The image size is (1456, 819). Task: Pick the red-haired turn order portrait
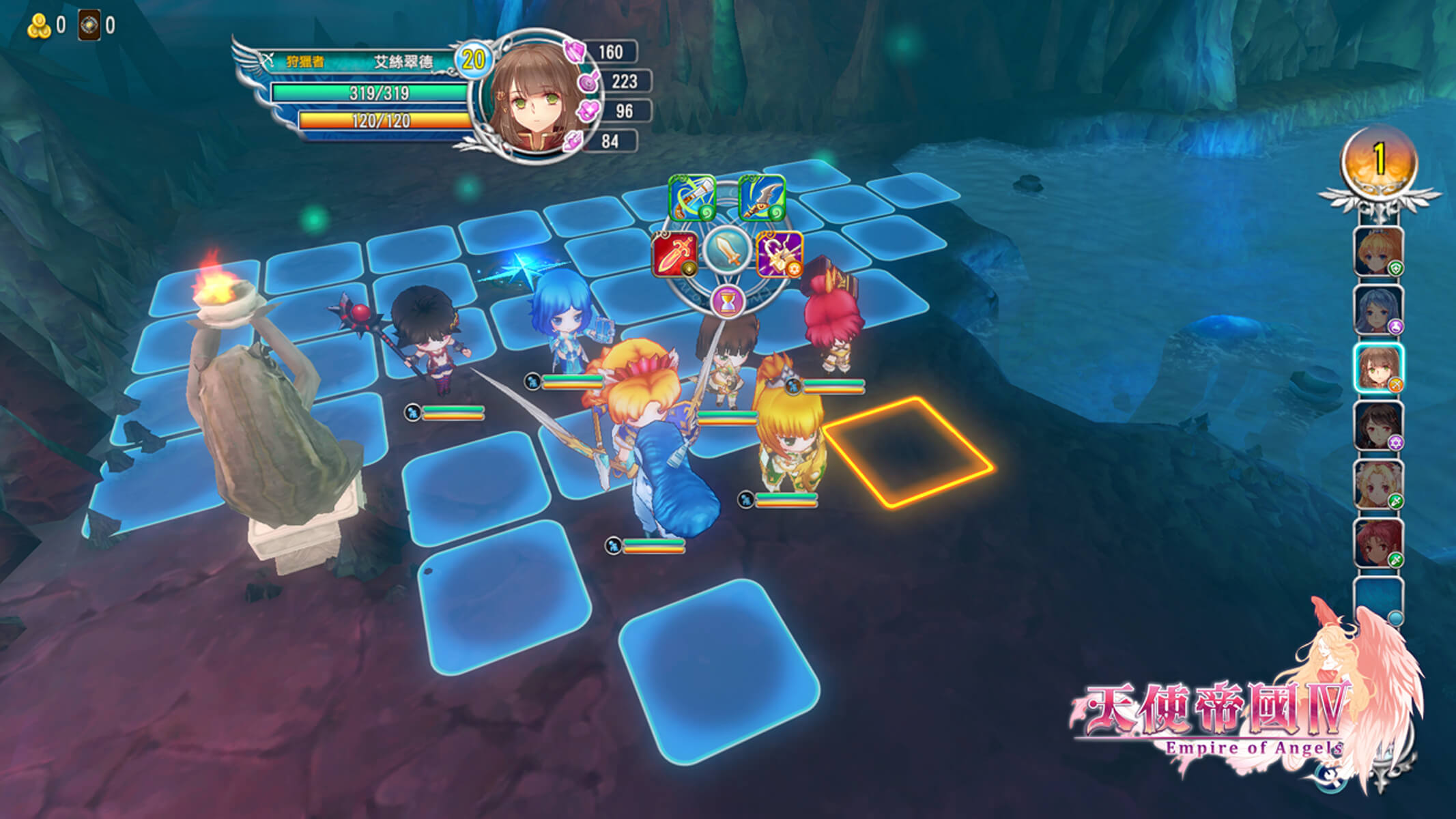click(1378, 543)
